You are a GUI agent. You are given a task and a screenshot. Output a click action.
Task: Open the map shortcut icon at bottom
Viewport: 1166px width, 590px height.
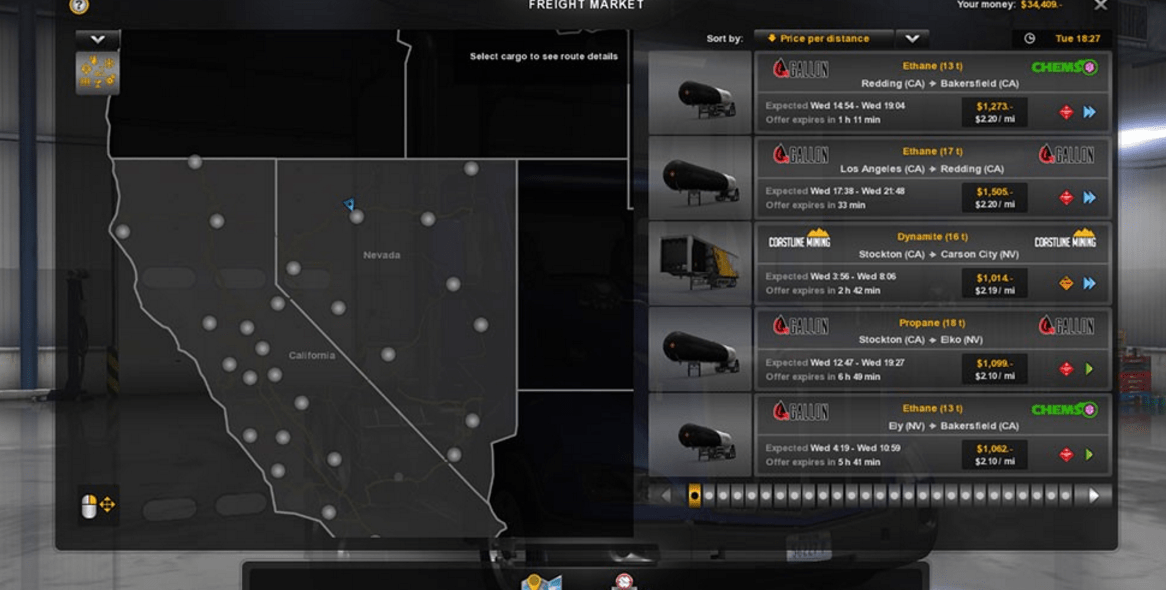[541, 582]
